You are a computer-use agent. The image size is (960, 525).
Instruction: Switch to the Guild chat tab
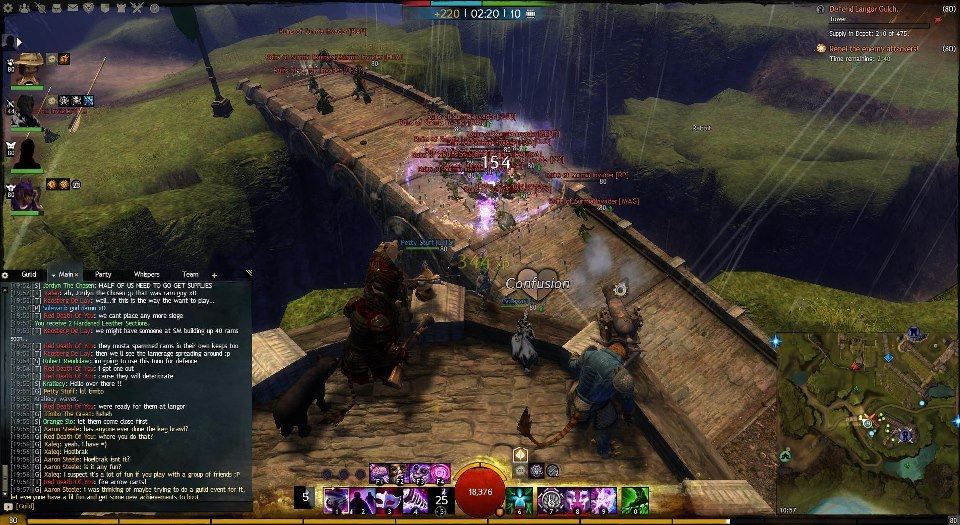pos(29,274)
